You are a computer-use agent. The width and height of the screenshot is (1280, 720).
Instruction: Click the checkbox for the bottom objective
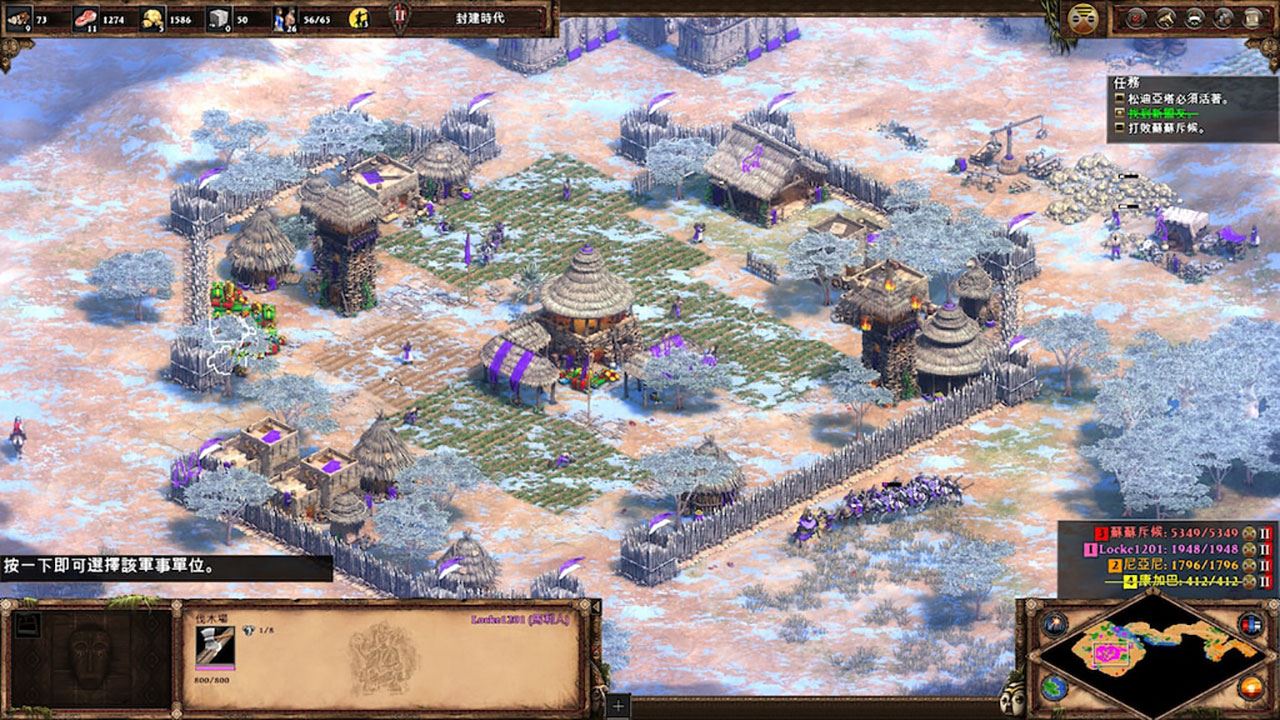tap(1120, 128)
